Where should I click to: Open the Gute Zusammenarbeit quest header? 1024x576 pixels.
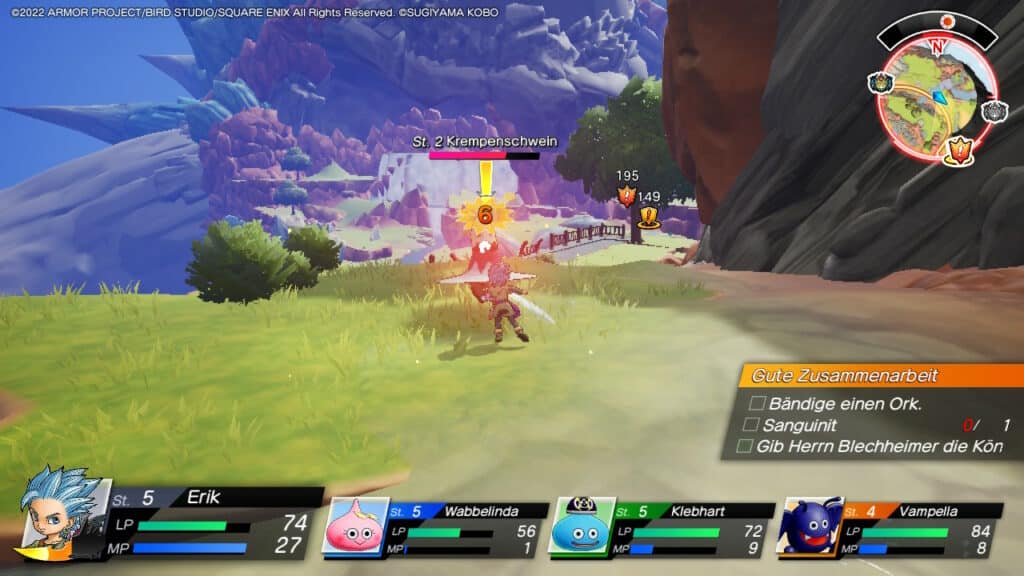coord(880,376)
